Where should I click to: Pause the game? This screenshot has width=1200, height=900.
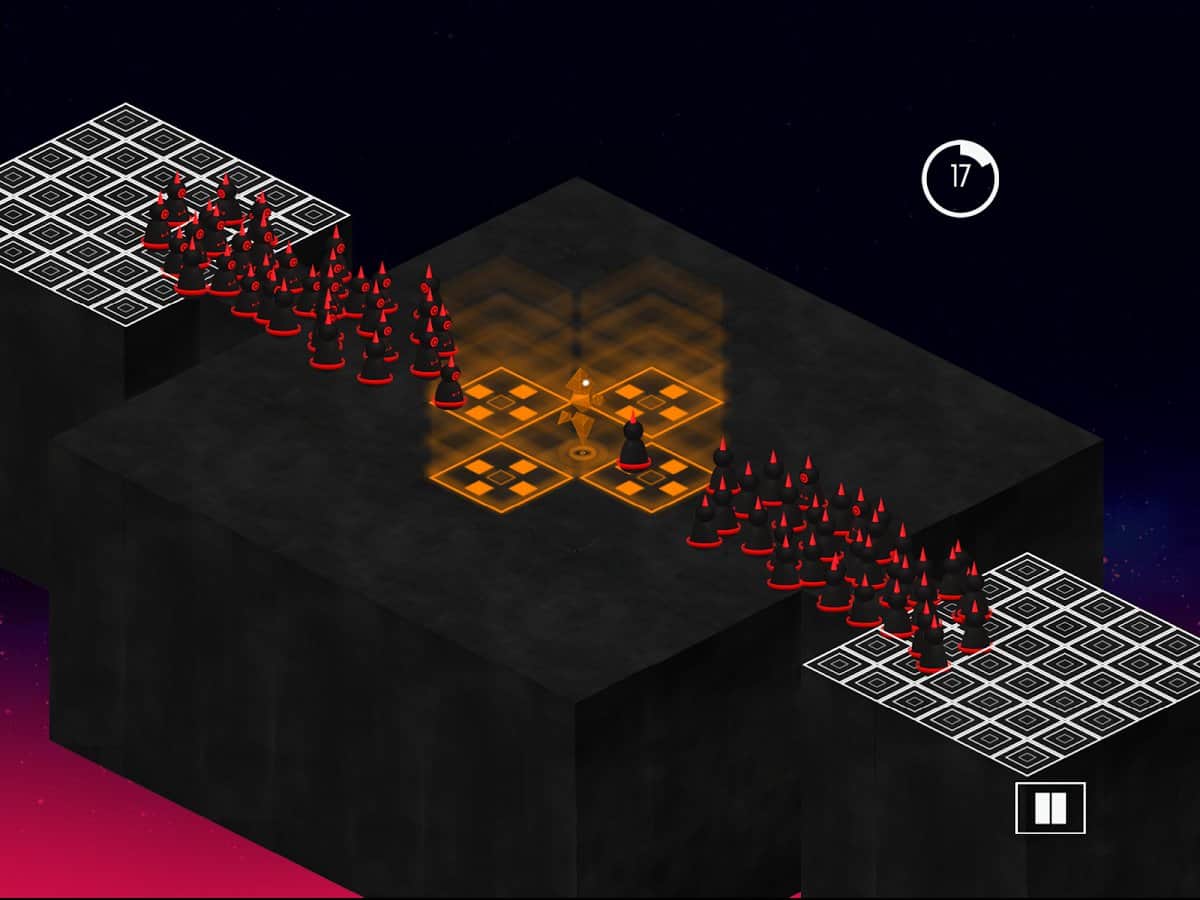[1050, 808]
